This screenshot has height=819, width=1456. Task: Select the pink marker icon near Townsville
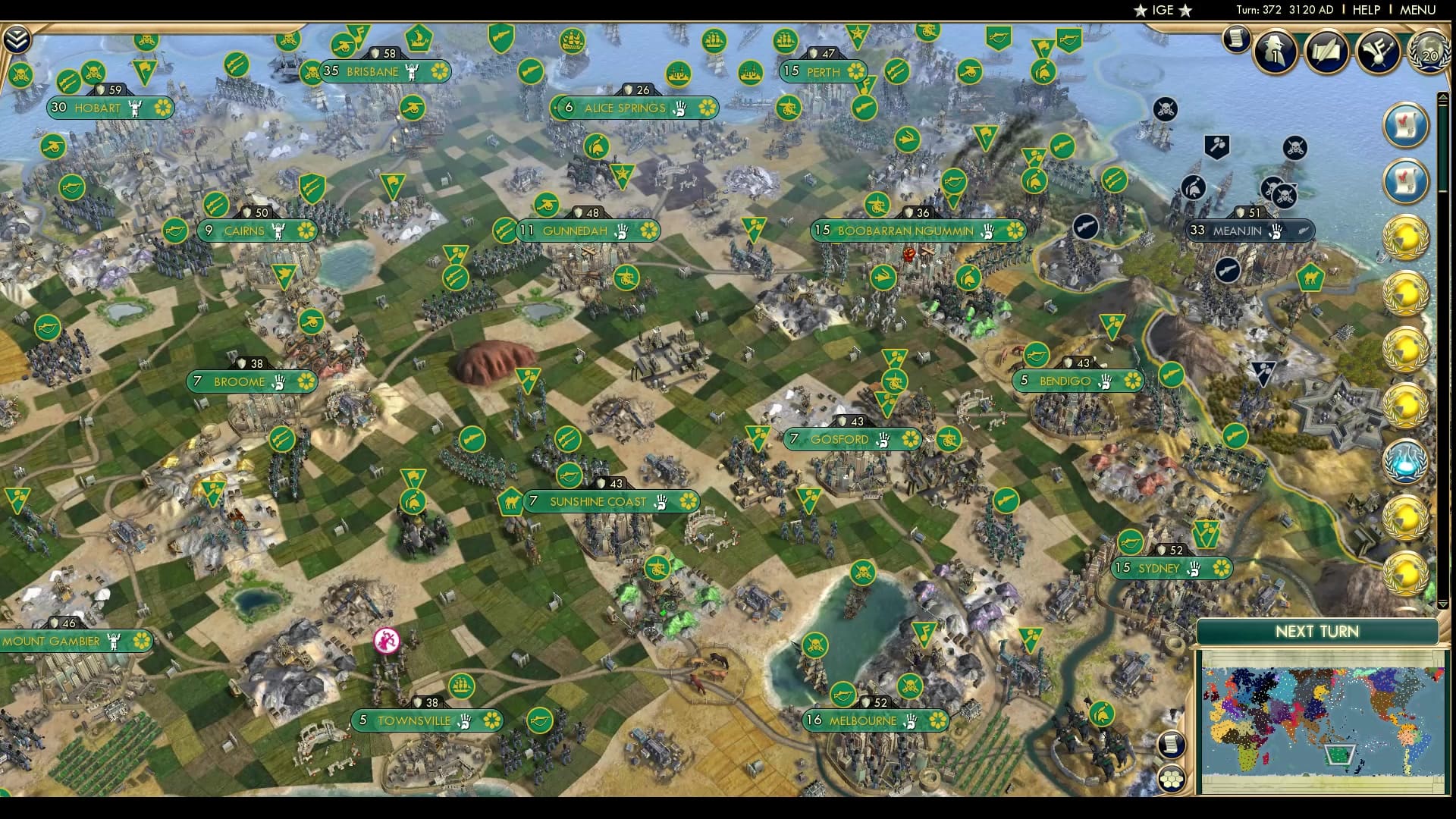click(387, 641)
